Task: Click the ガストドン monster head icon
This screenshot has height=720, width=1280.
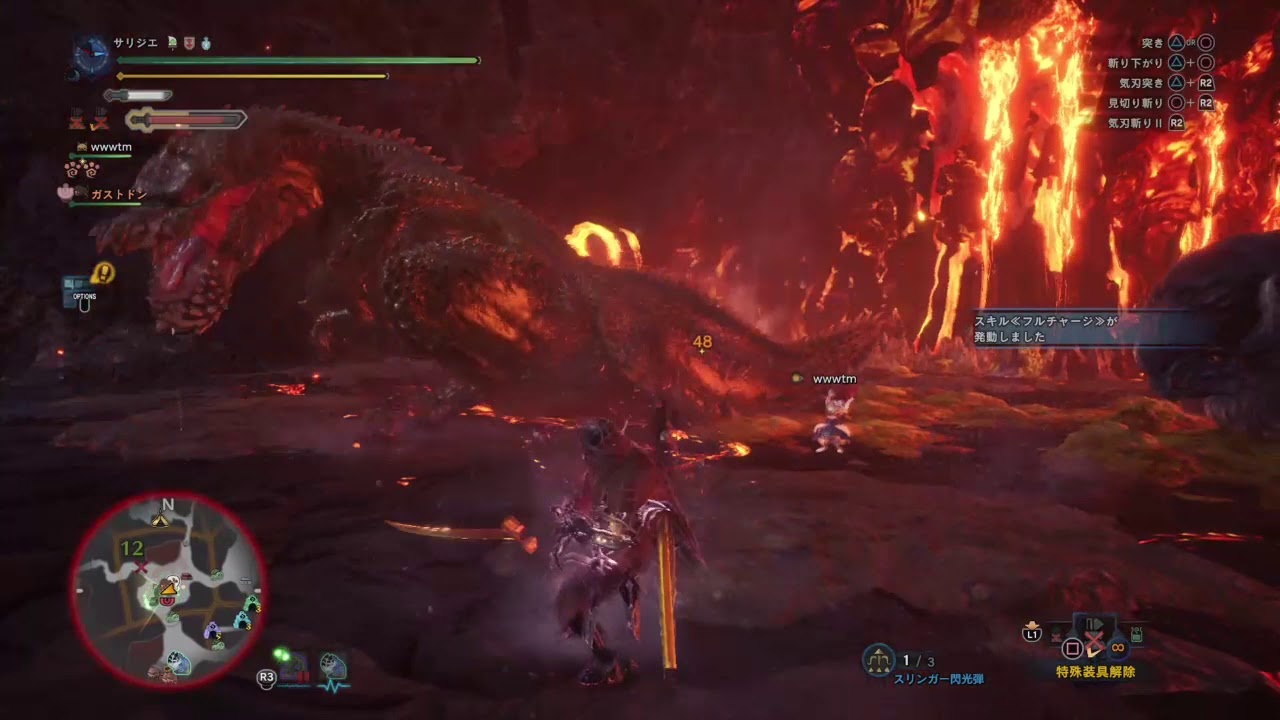Action: pyautogui.click(x=82, y=192)
